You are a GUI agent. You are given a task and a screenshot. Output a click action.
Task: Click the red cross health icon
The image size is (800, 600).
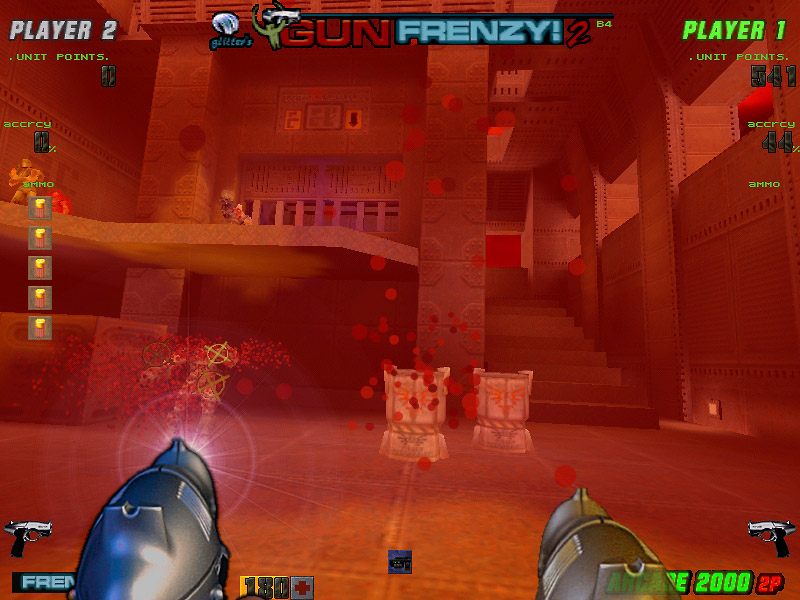coord(302,587)
